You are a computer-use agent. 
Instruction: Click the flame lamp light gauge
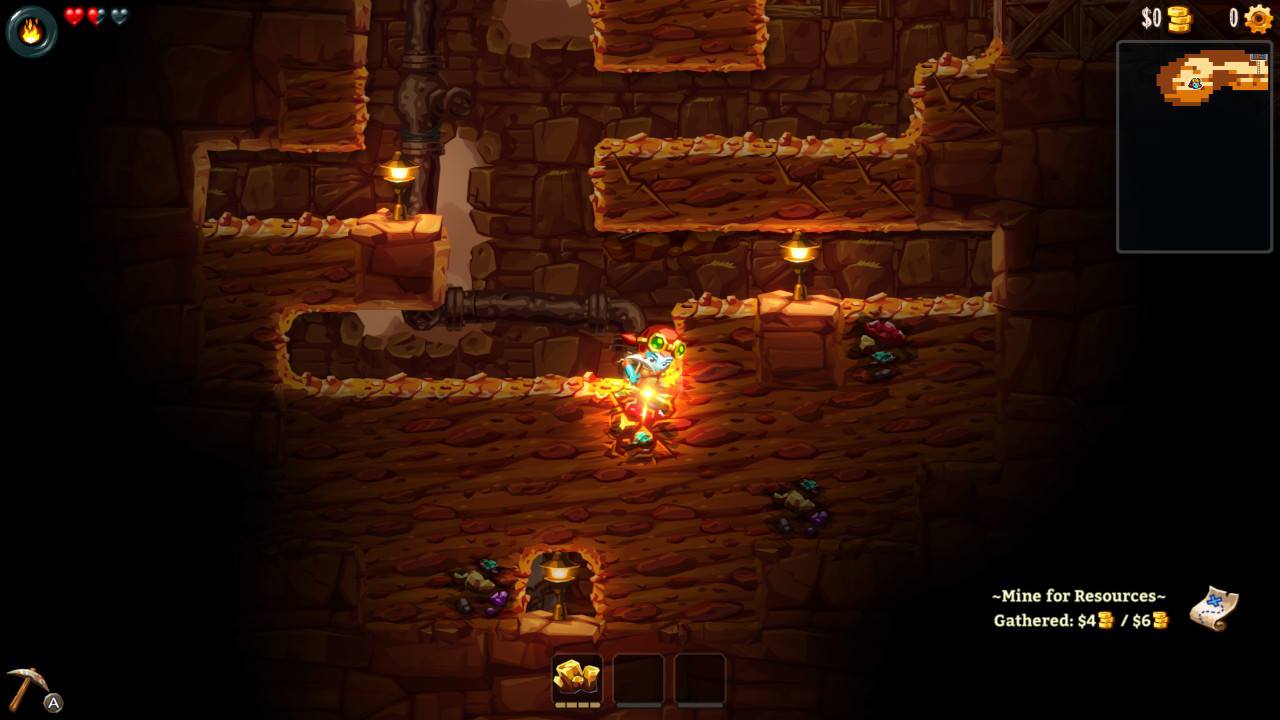click(31, 31)
